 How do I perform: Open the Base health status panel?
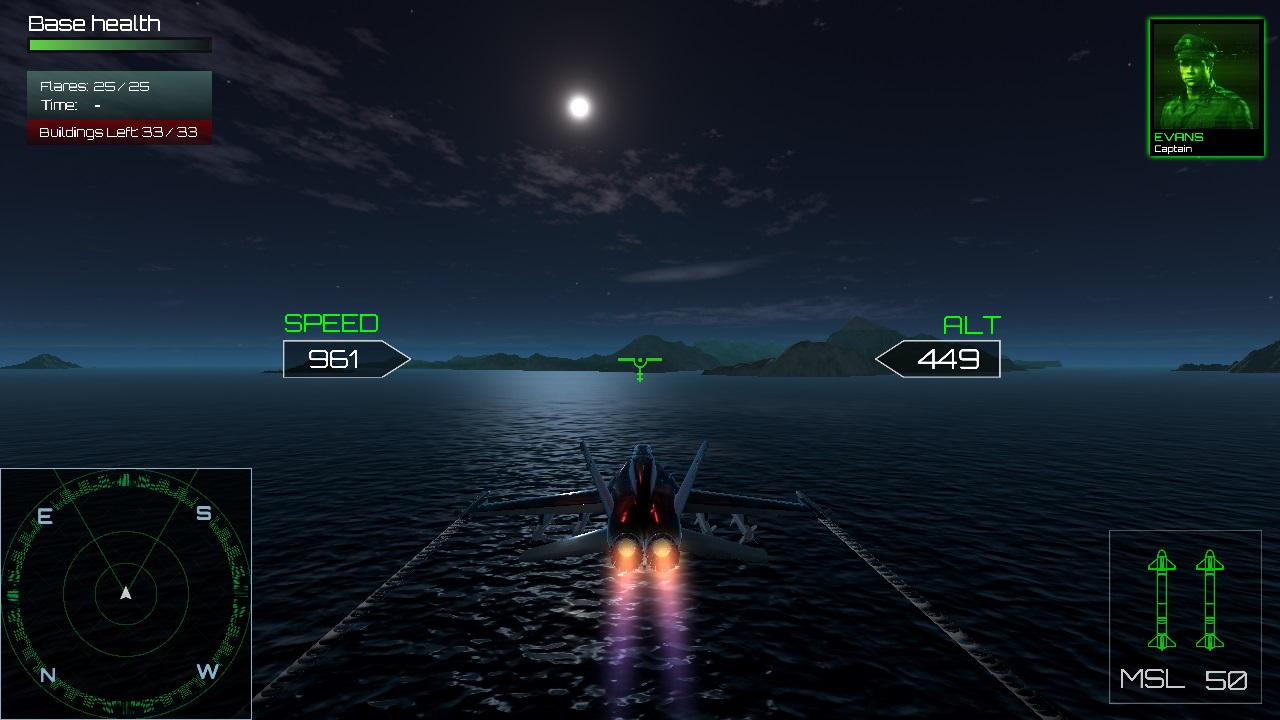pyautogui.click(x=95, y=22)
